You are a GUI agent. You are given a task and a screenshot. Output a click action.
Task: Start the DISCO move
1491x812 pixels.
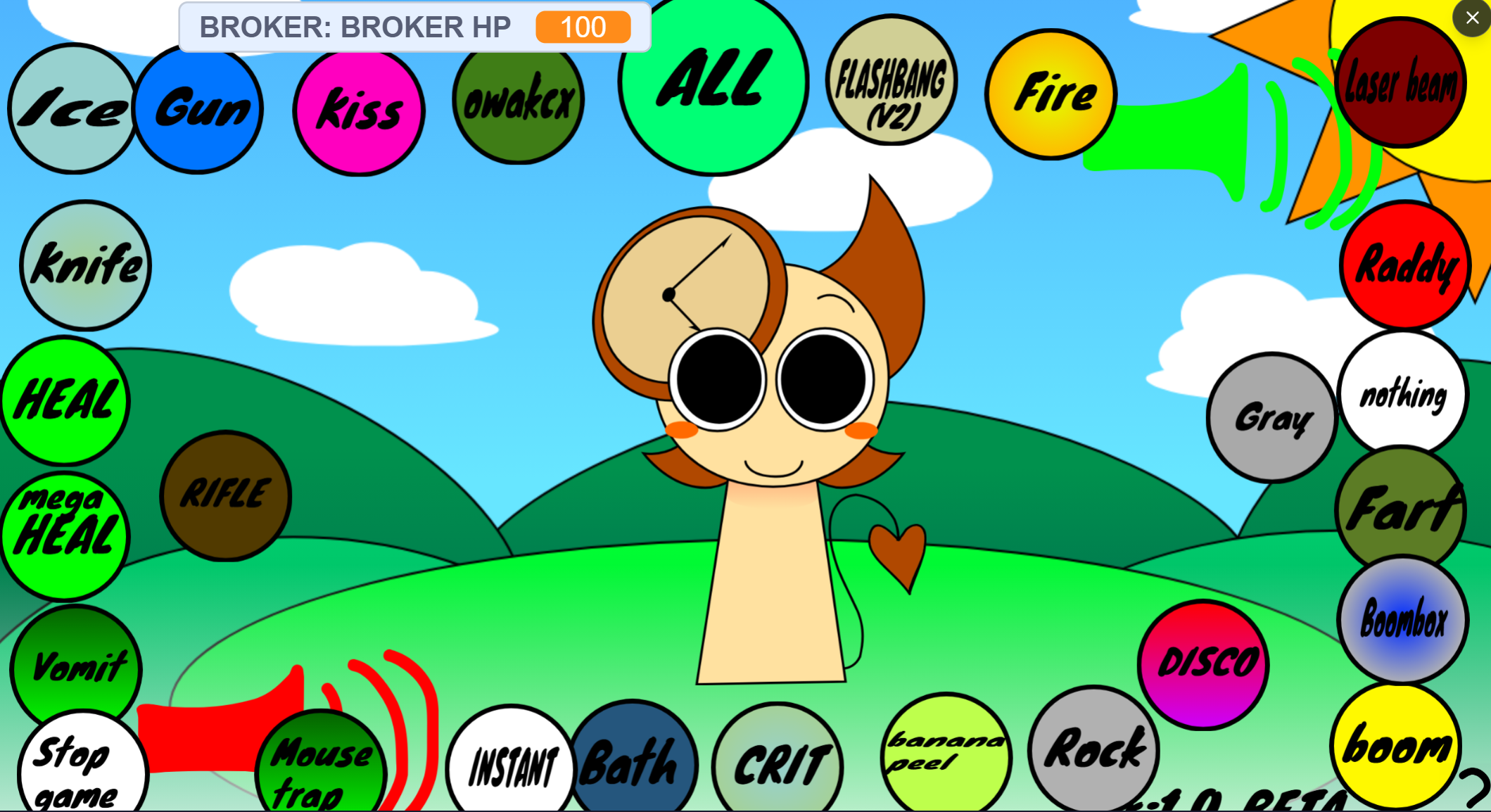pos(1205,661)
